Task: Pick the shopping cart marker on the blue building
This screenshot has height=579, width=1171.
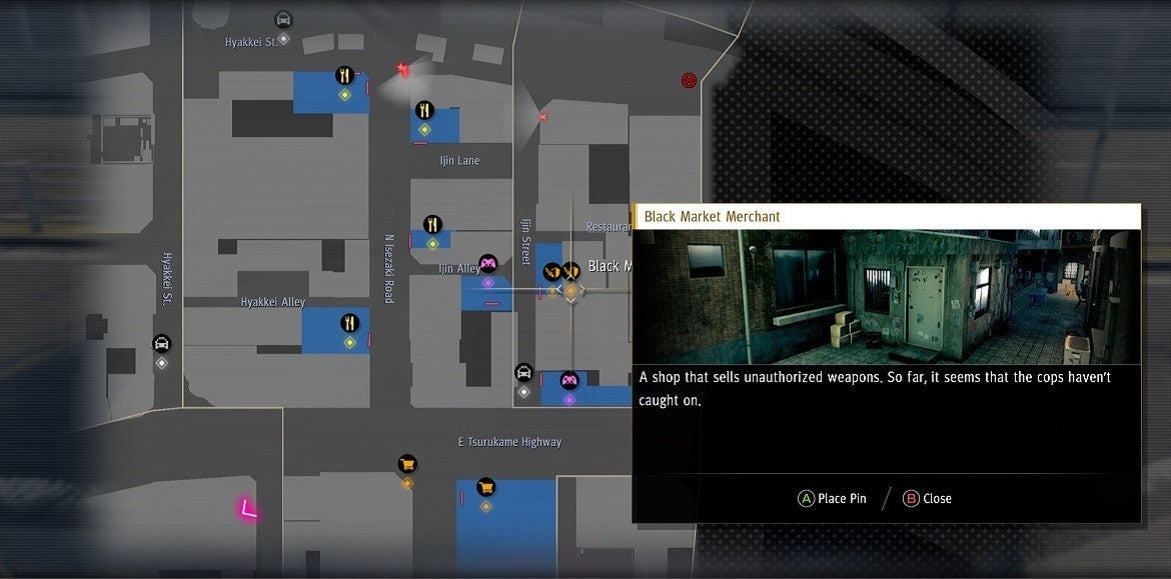Action: pos(486,486)
